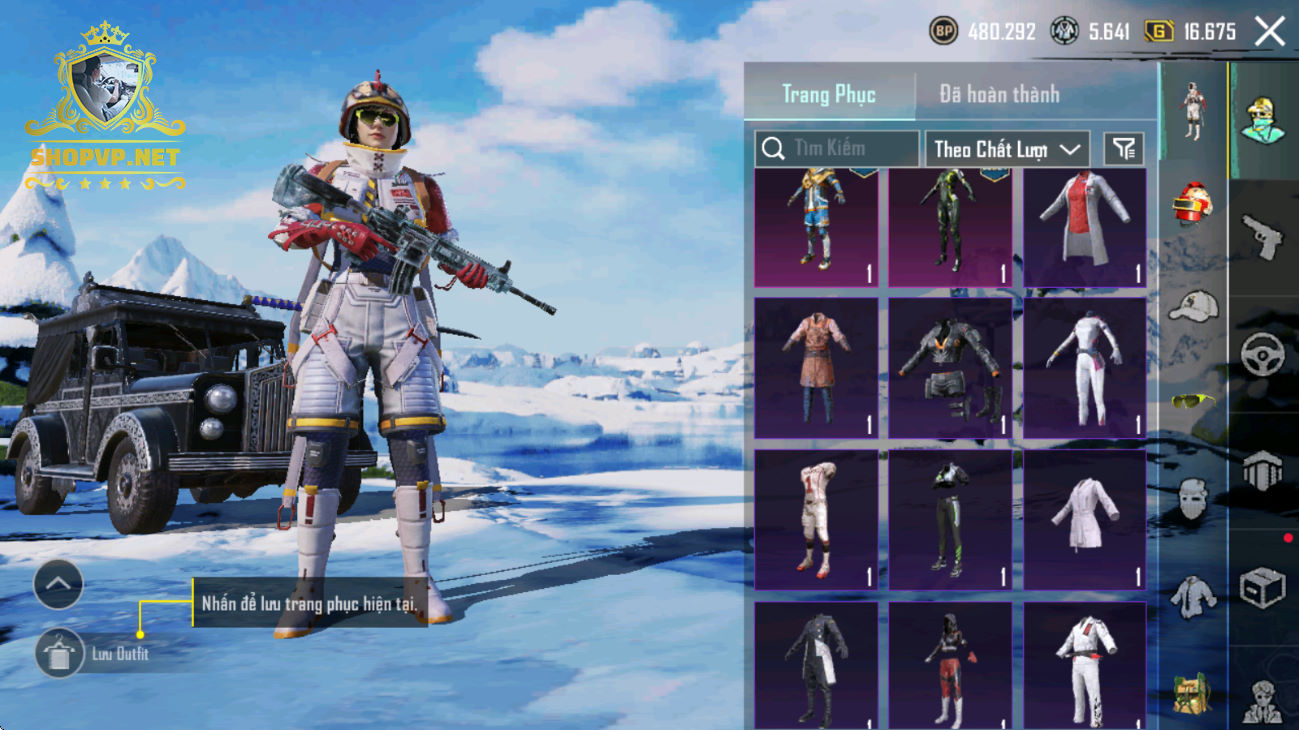Click the Tìm Kiếm search box

coord(837,149)
